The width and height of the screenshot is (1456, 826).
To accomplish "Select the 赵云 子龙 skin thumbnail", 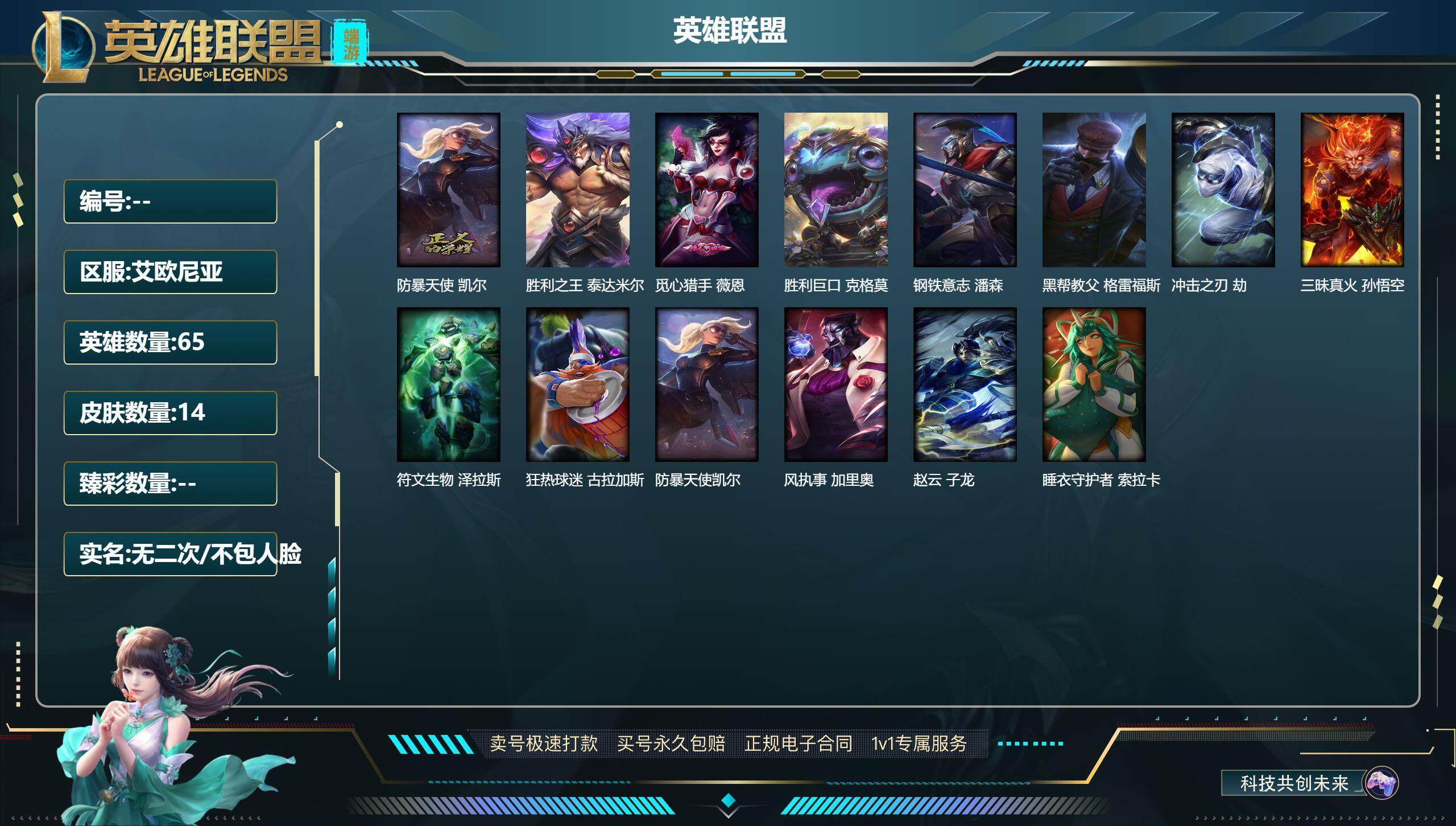I will pos(965,385).
